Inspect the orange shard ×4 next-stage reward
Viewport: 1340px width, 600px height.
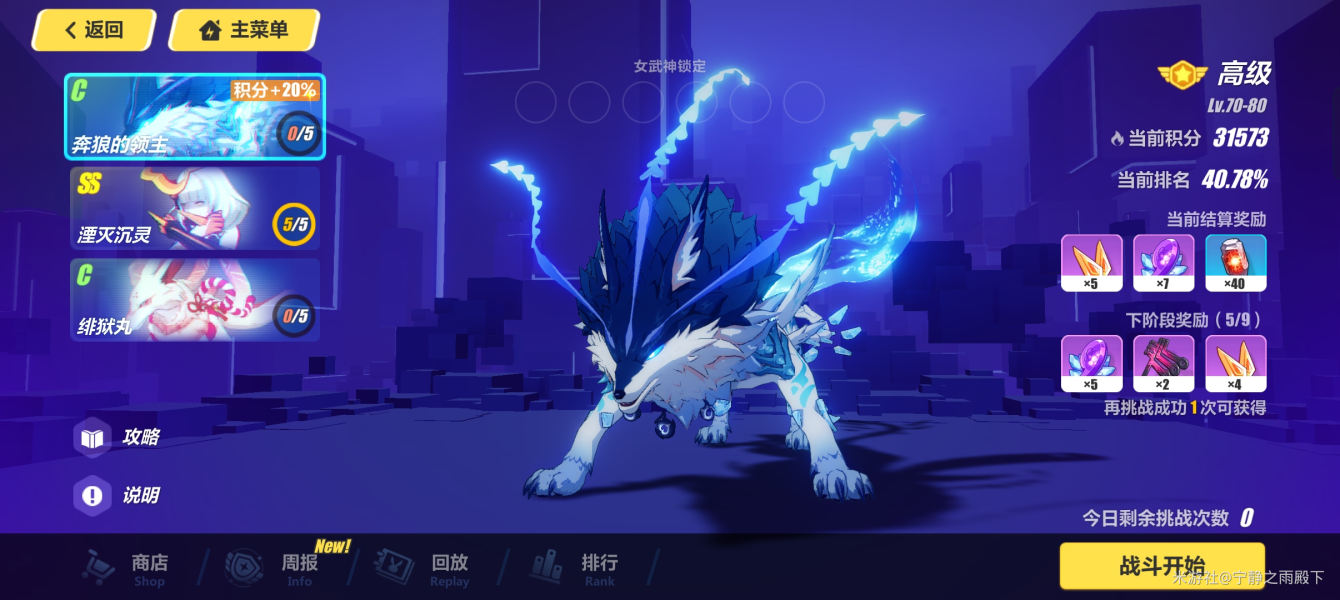[x=1236, y=363]
